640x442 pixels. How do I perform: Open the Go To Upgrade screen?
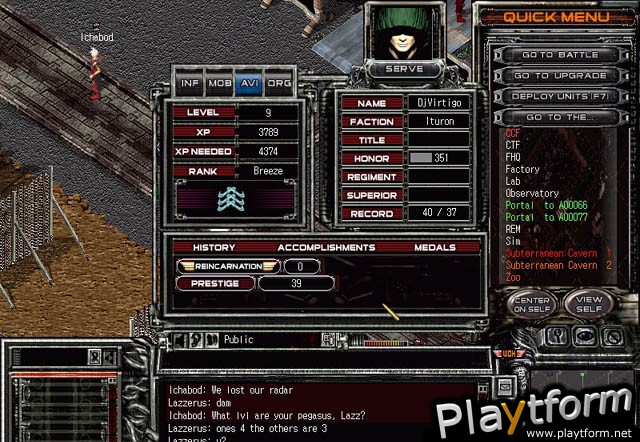[x=558, y=75]
